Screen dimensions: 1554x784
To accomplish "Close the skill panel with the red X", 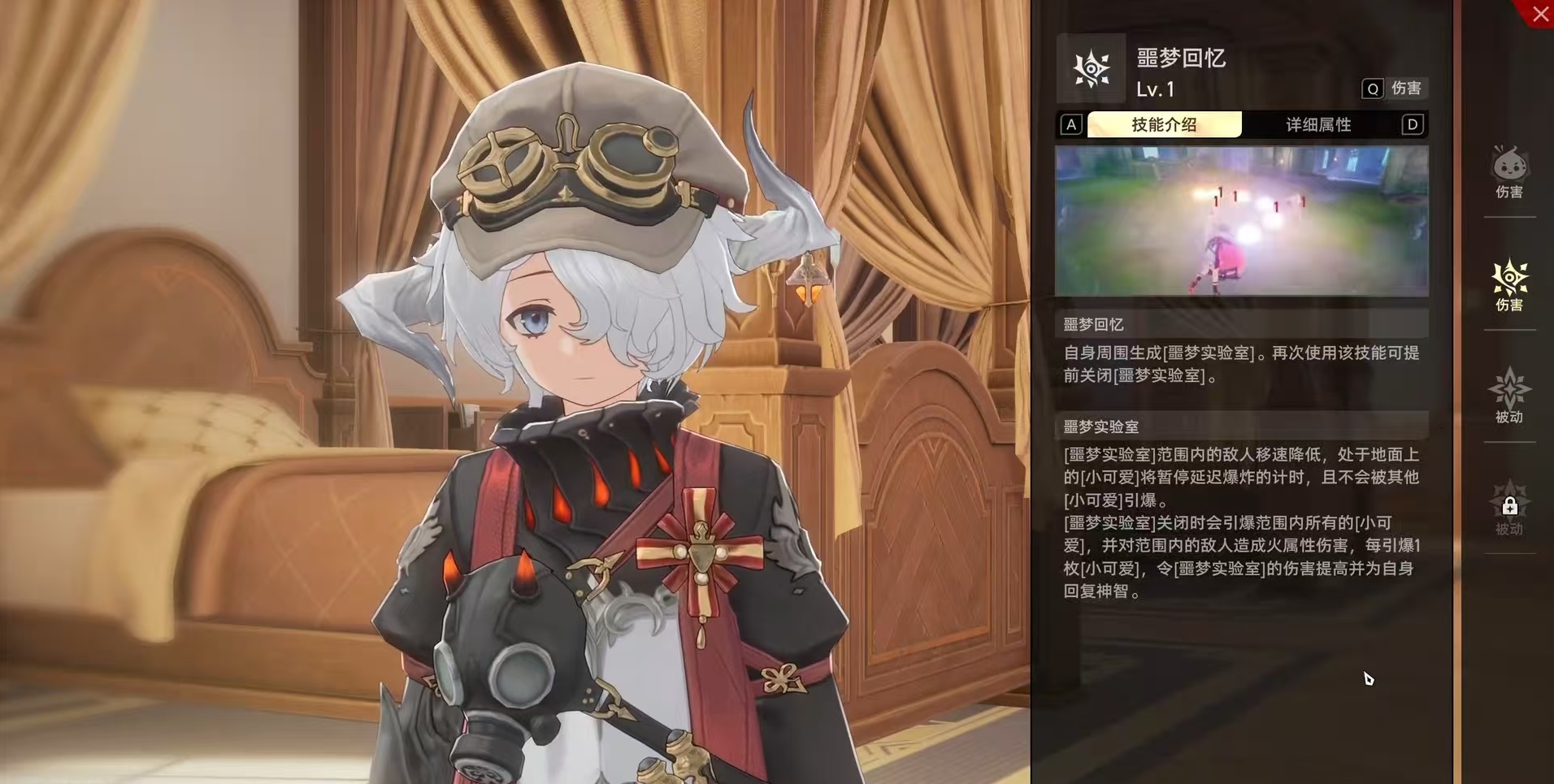I will tap(1539, 14).
